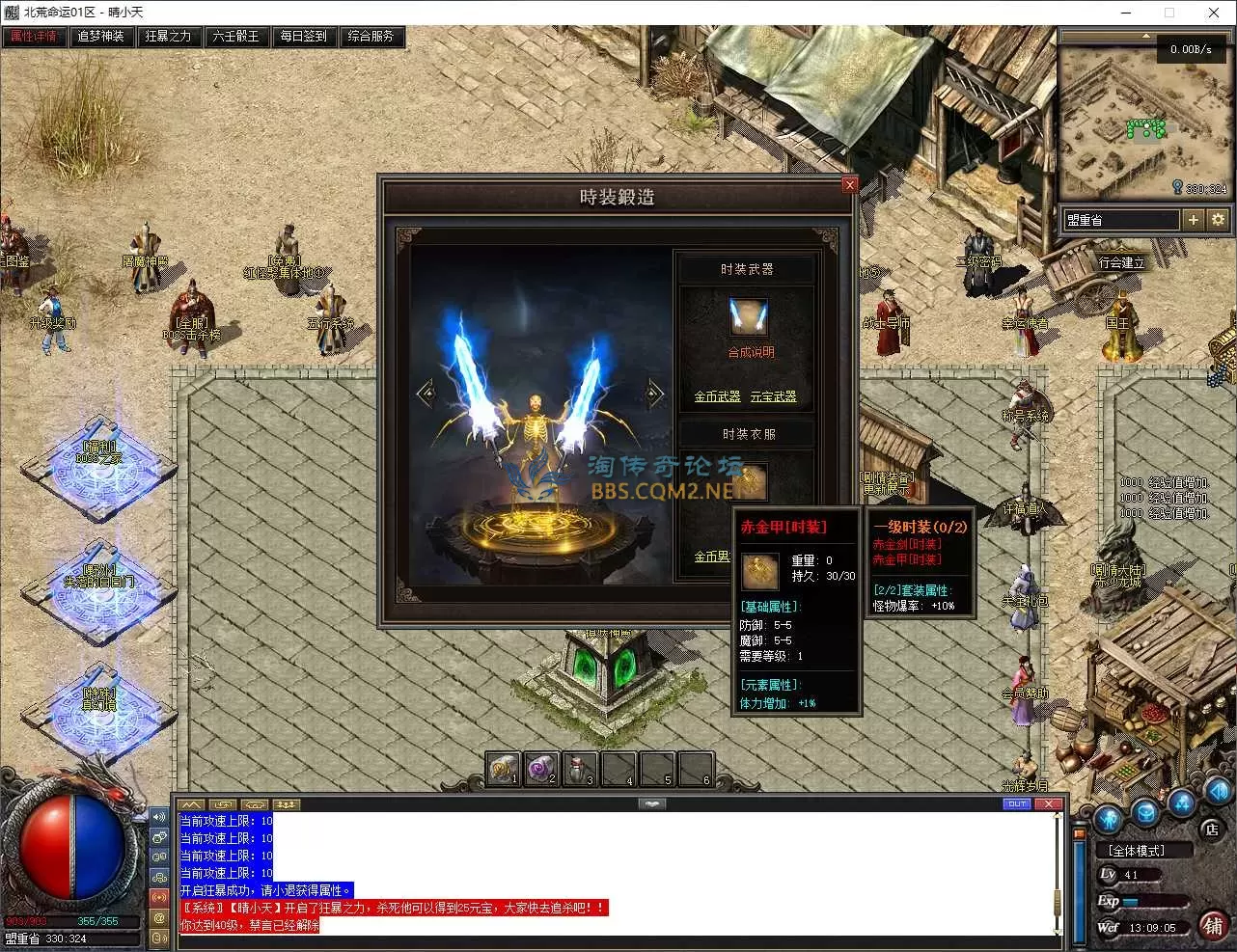
Task: Show the previous fashion preview with left arrow
Action: [425, 393]
